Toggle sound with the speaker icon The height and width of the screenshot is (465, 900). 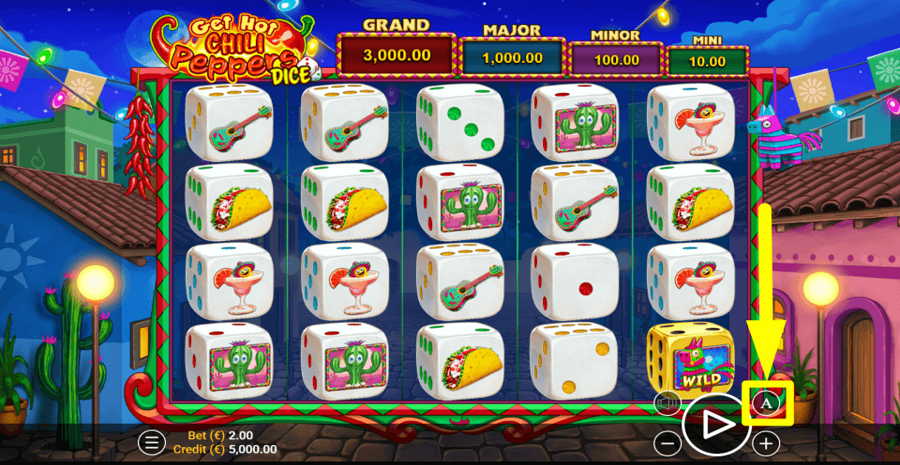(666, 403)
